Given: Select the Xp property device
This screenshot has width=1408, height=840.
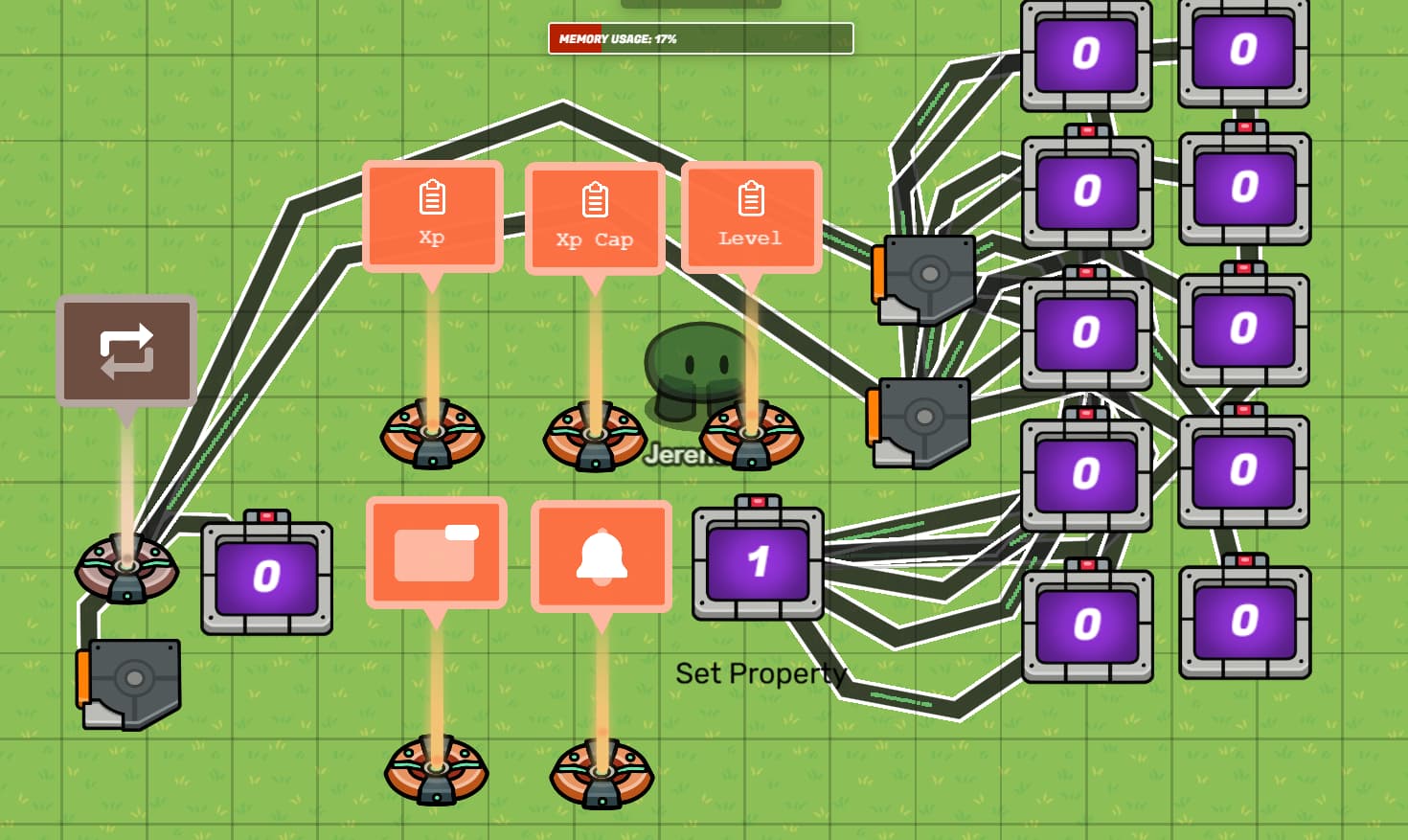Looking at the screenshot, I should [x=432, y=216].
